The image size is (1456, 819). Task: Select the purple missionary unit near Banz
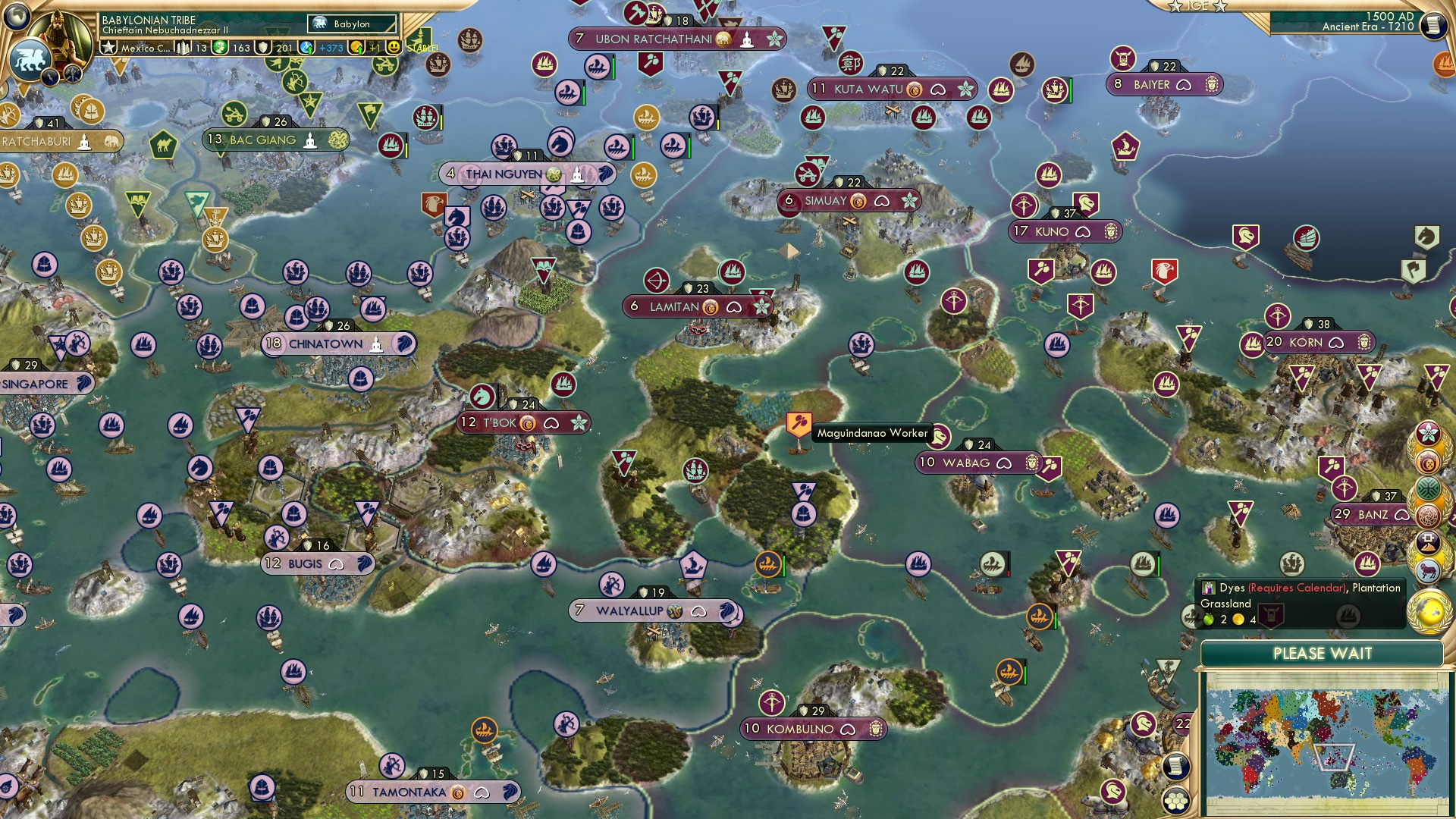(x=1345, y=486)
